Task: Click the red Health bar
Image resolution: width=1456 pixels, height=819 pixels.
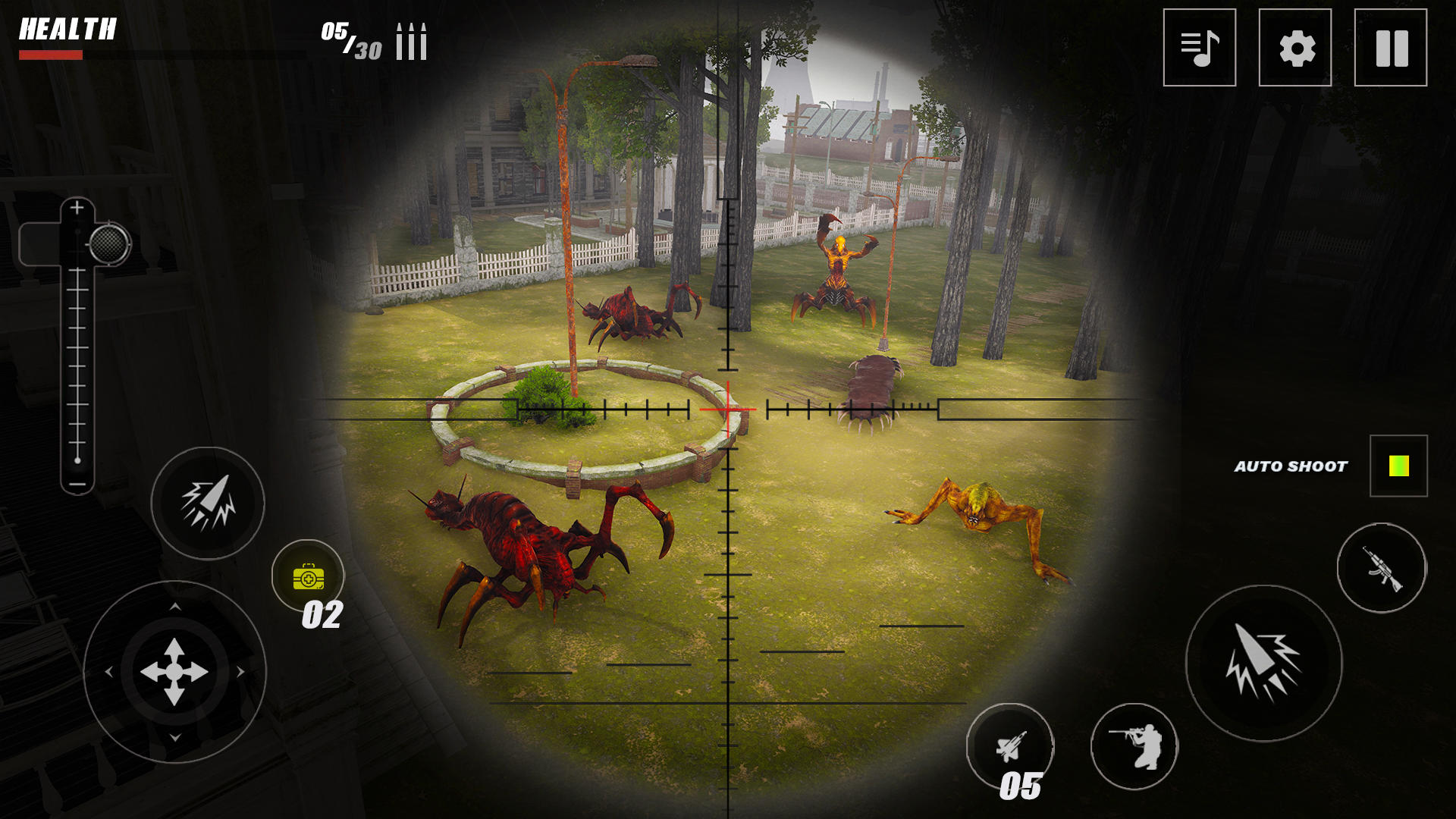Action: 51,54
